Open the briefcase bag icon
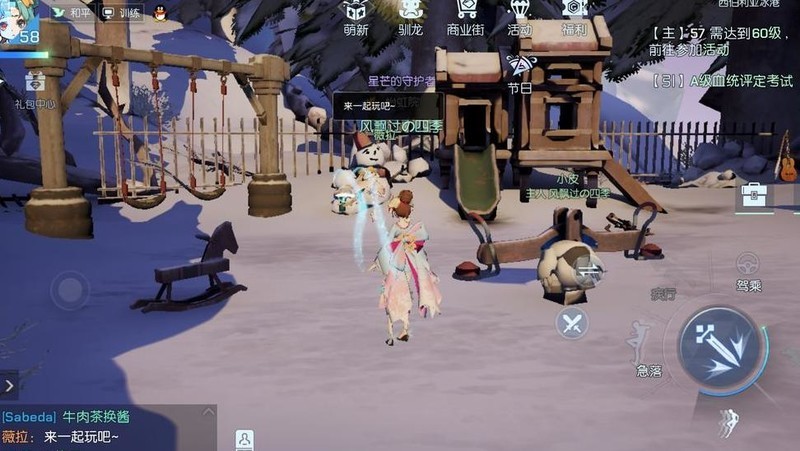Screen dimensions: 800x451 754,194
